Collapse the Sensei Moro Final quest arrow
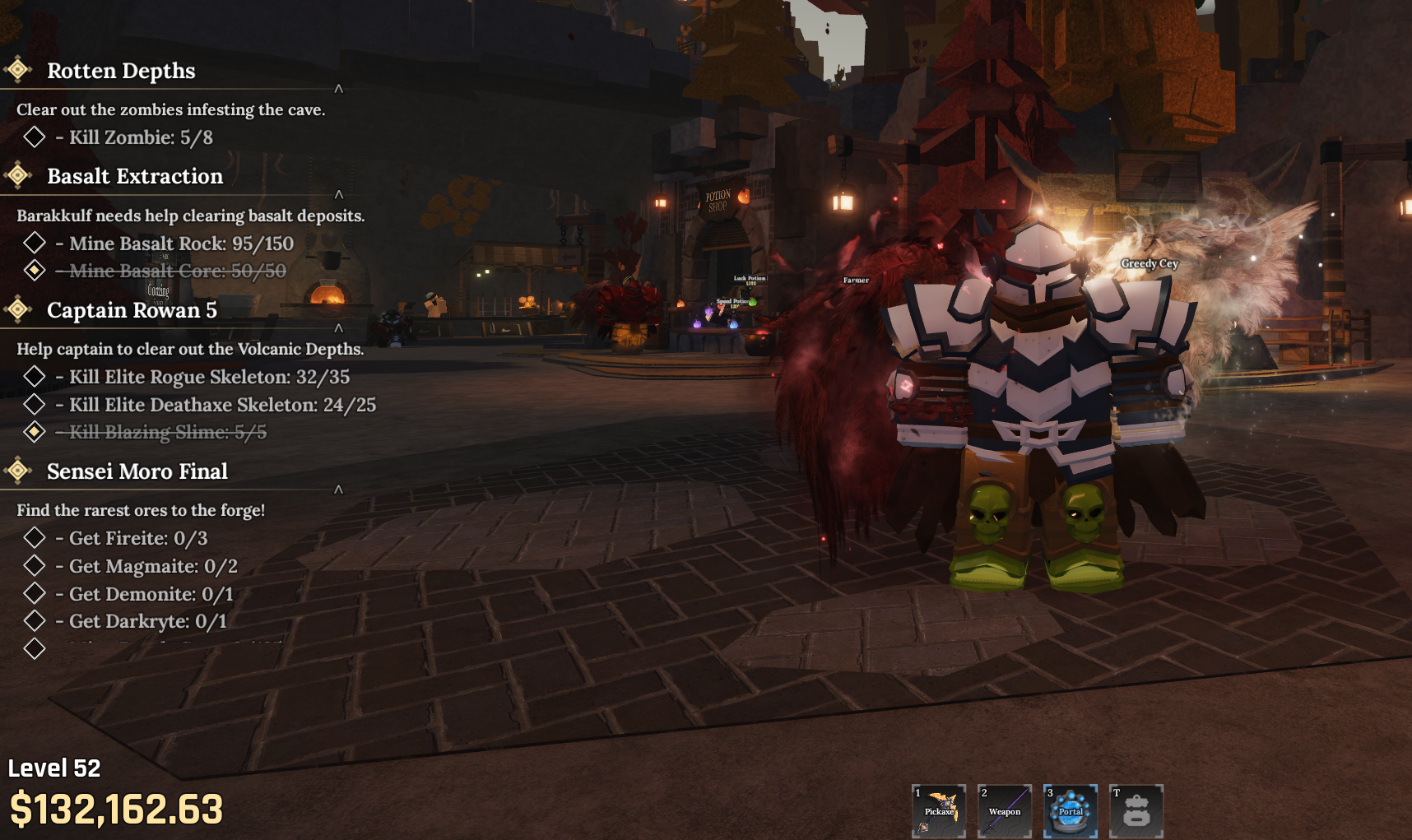Screen dimensions: 1412x840 click(x=338, y=490)
